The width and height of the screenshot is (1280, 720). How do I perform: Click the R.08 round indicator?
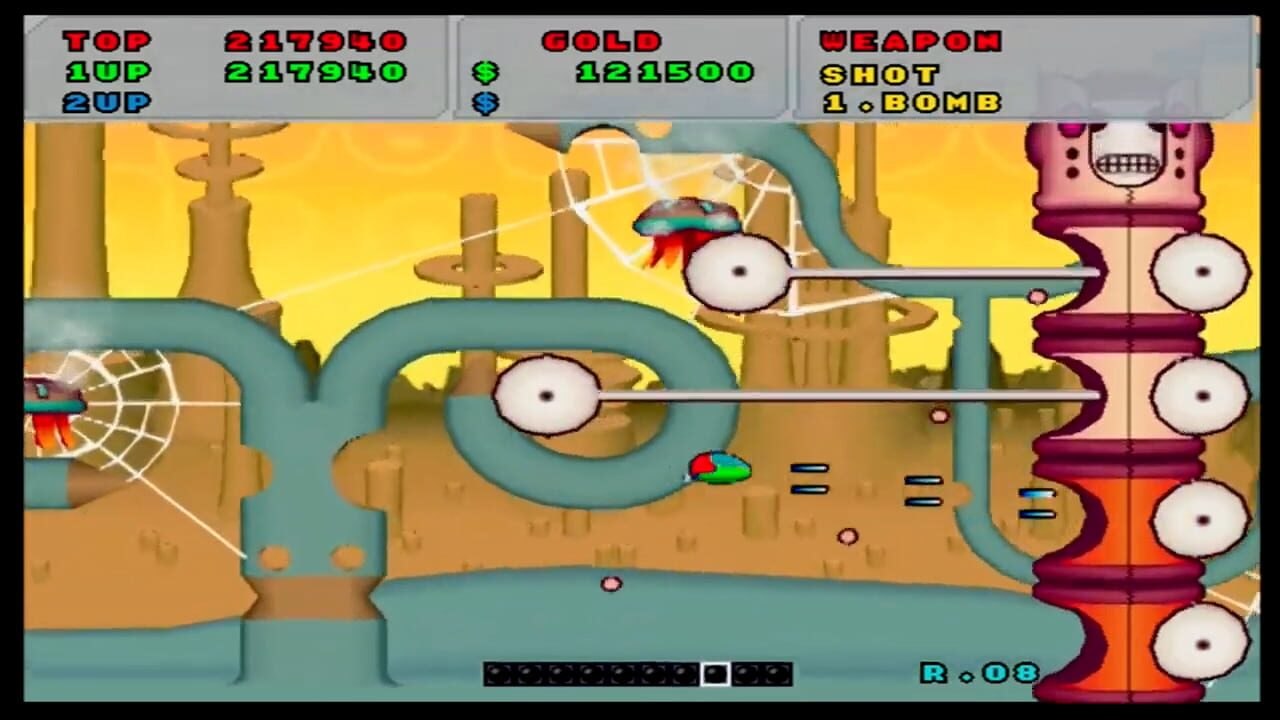pos(978,674)
